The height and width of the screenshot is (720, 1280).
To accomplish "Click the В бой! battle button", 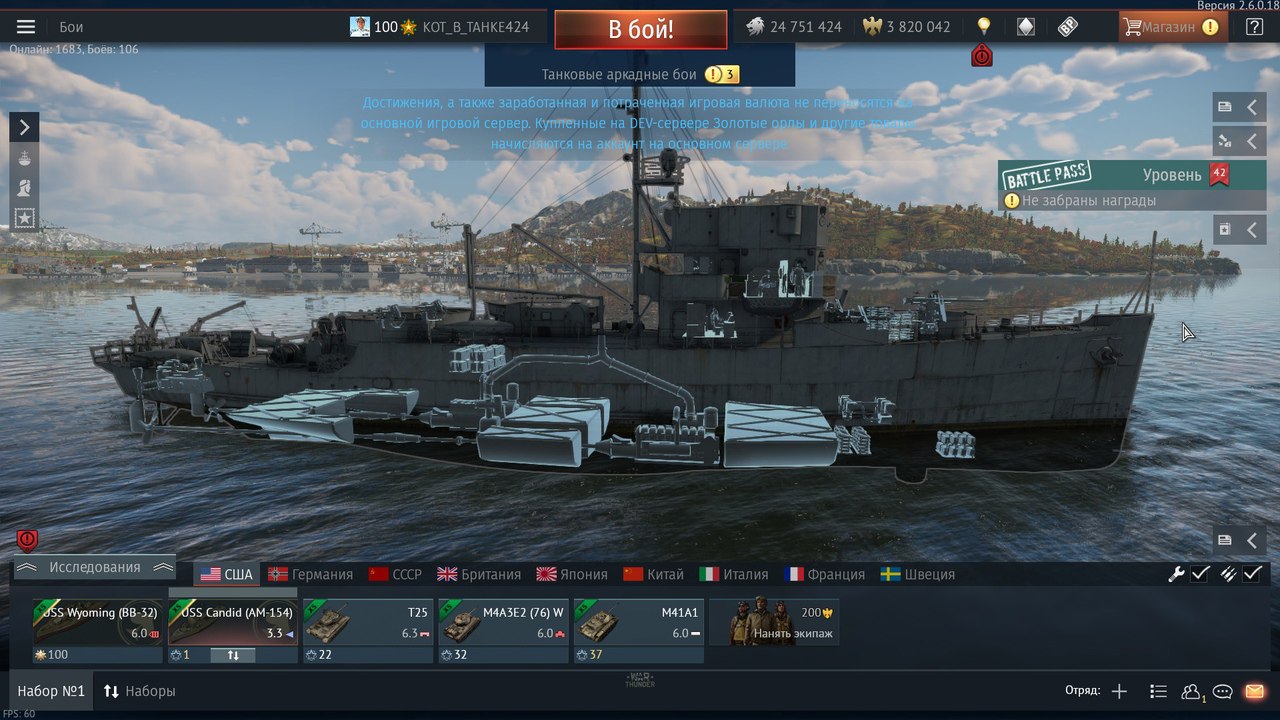I will 640,29.
